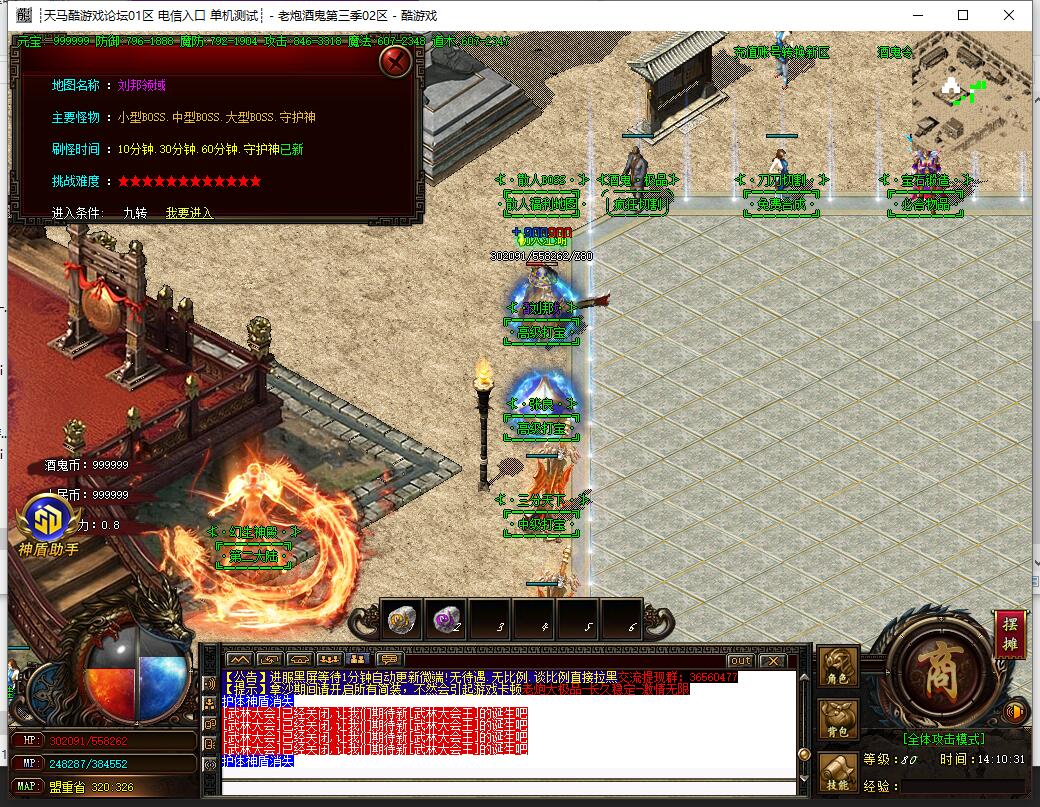This screenshot has width=1040, height=807.
Task: Click the 摆摊 stall banner
Action: click(1010, 633)
